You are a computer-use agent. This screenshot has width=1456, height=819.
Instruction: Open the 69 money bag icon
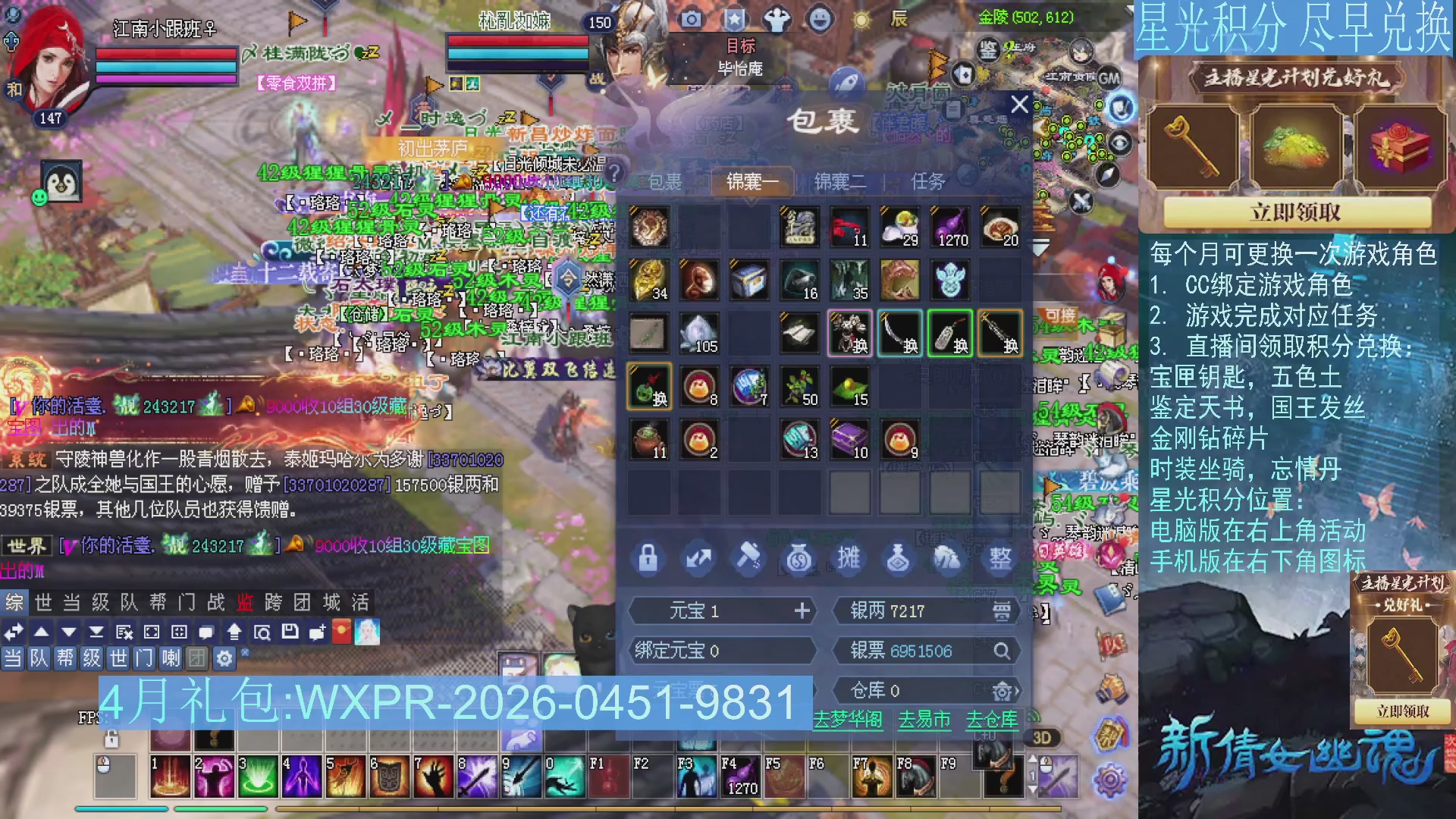click(799, 558)
